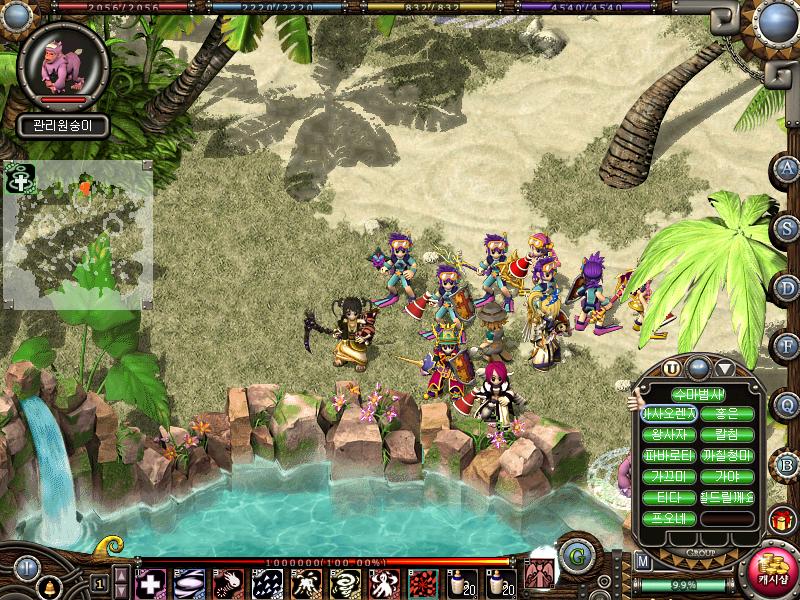800x600 pixels.
Task: Select group member 왕사자
Action: (x=670, y=434)
